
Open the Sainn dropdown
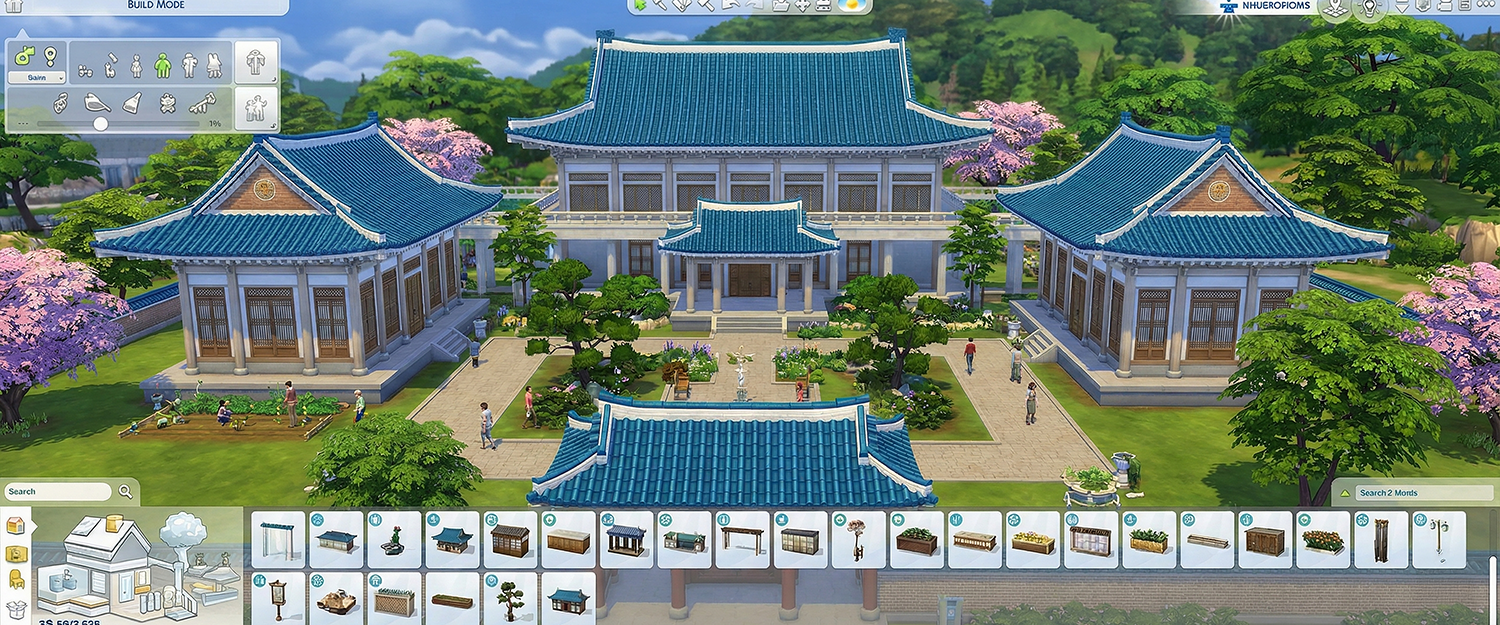[37, 77]
